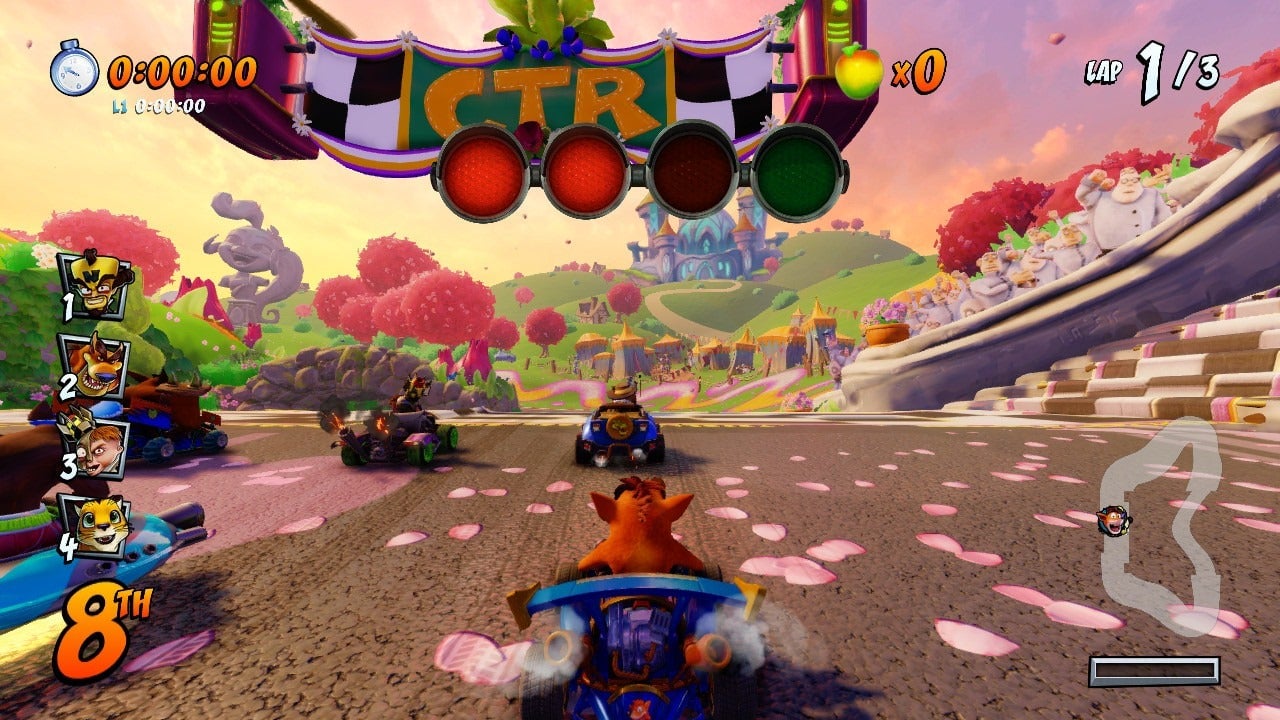Click the stopwatch icon beside the timer

74,68
